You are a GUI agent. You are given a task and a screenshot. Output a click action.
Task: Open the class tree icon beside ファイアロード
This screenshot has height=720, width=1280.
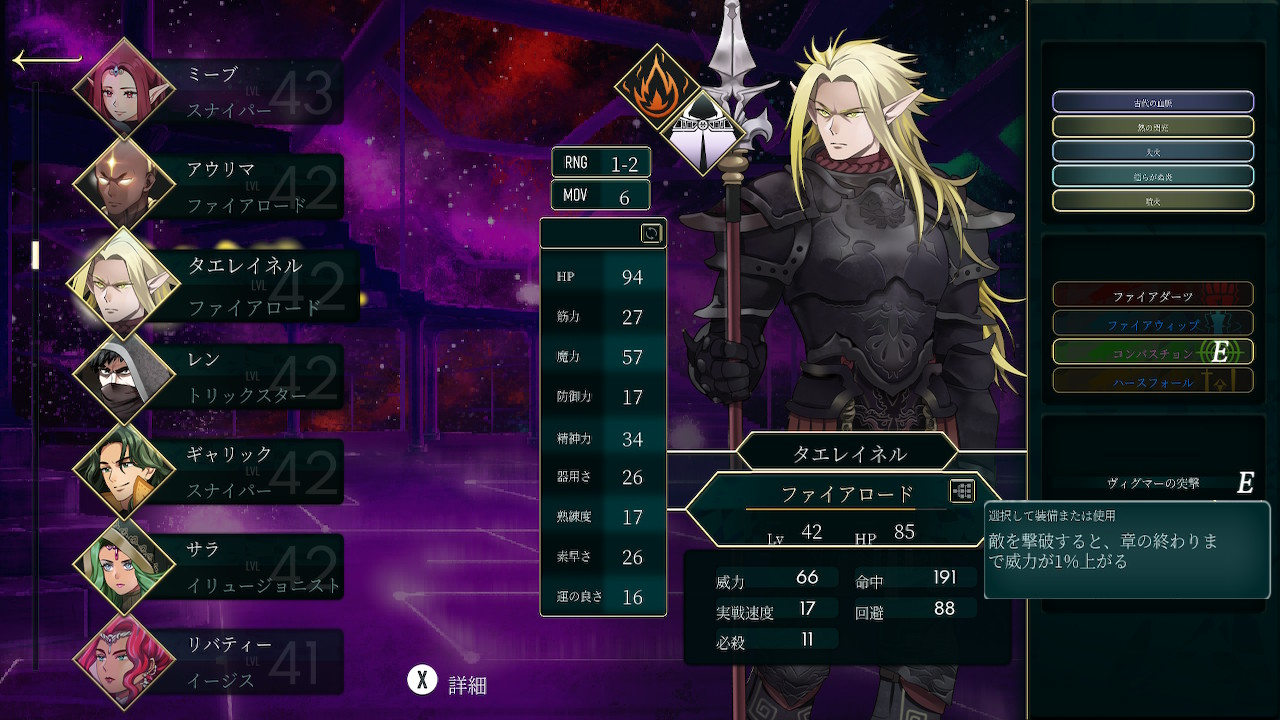click(x=962, y=491)
